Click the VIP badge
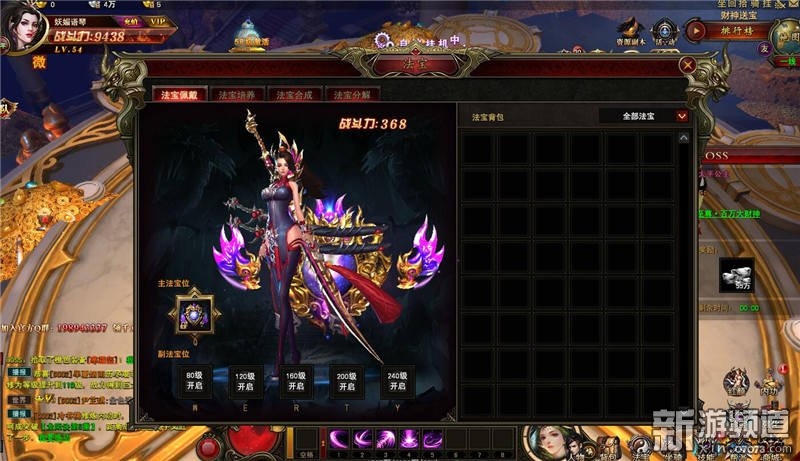This screenshot has width=800, height=461. (157, 20)
